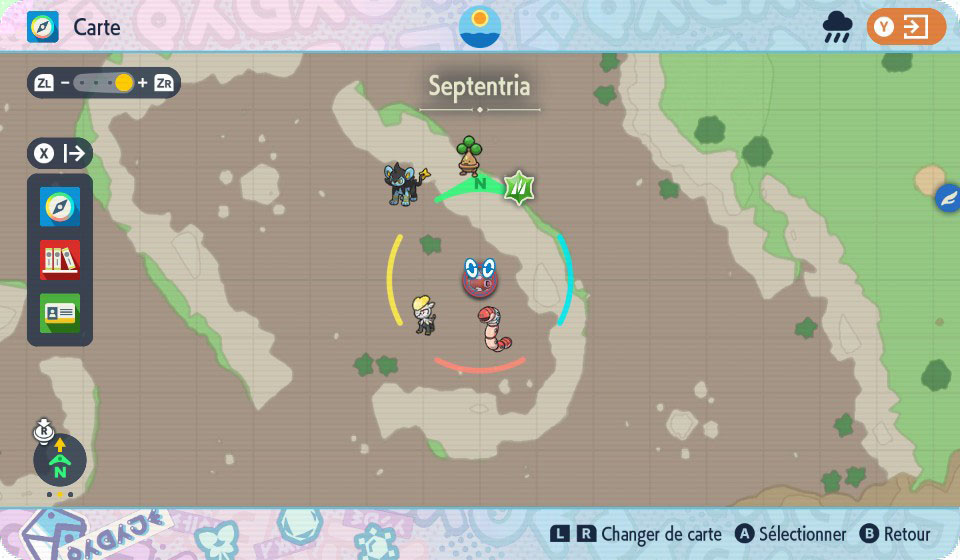This screenshot has width=960, height=560.
Task: Choose the blue feather fly point marker
Action: pos(946,199)
